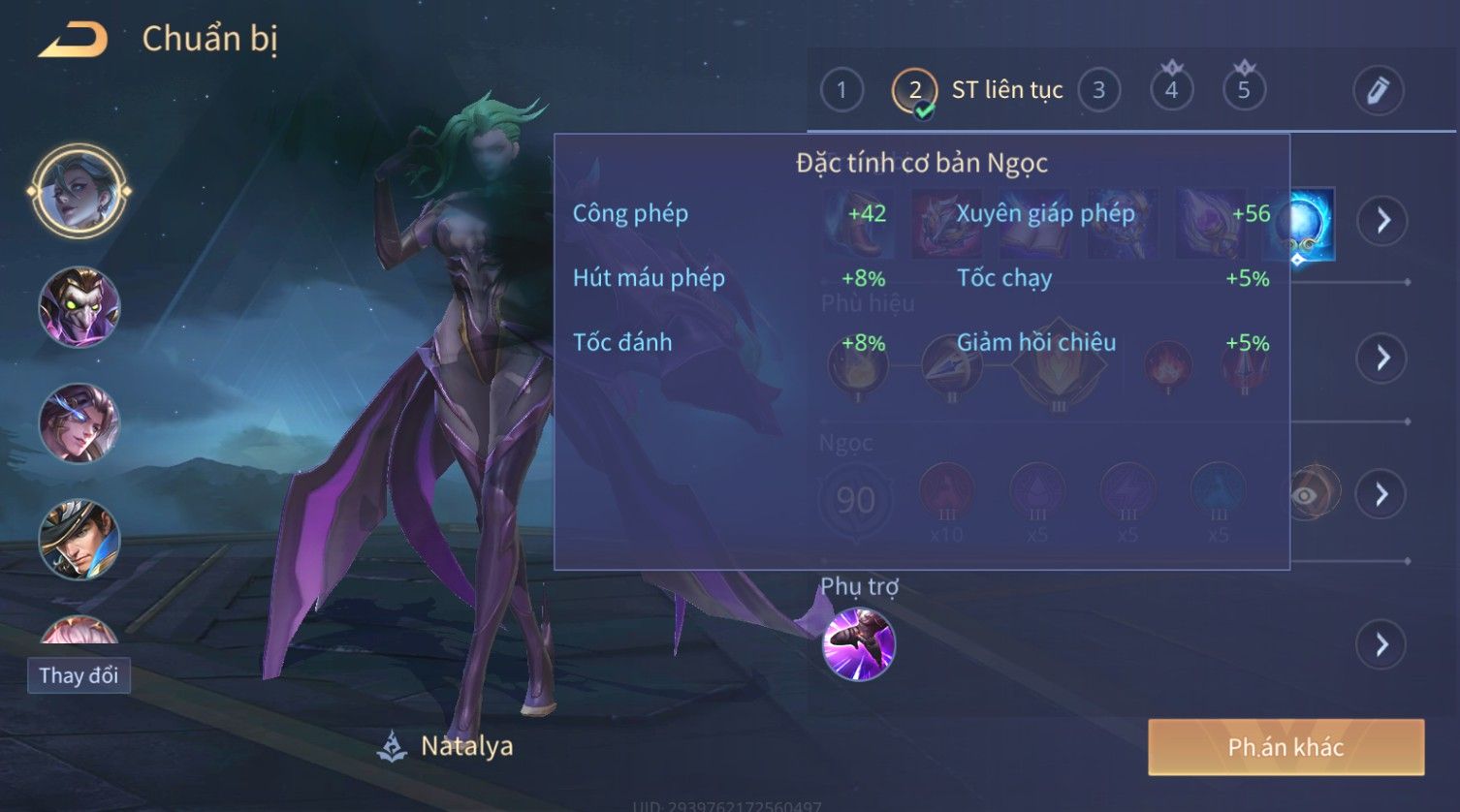The height and width of the screenshot is (812, 1460).
Task: Open Phụ trợ options with arrow
Action: 1382,644
